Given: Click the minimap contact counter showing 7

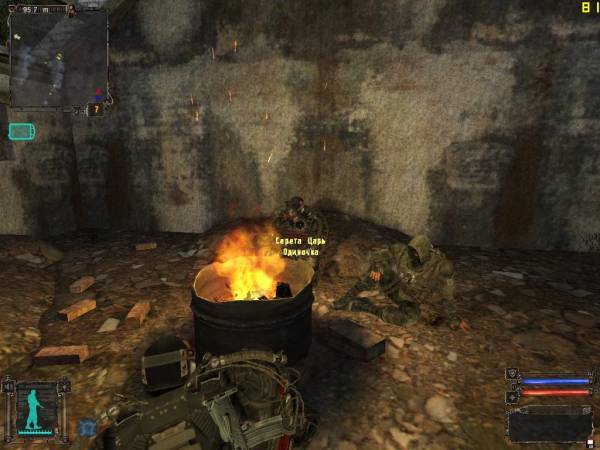Looking at the screenshot, I should (97, 109).
